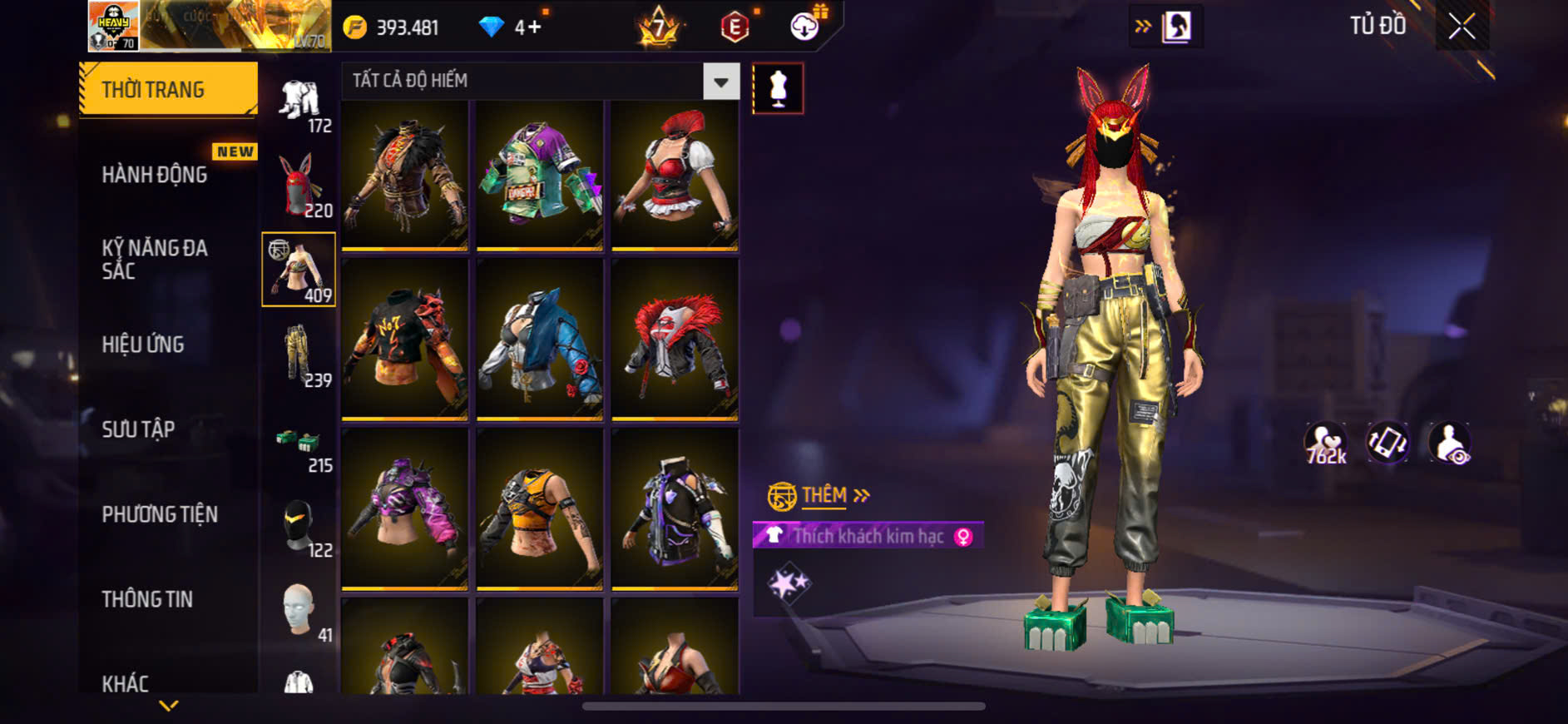
Task: Open the Hành Động menu
Action: click(155, 175)
